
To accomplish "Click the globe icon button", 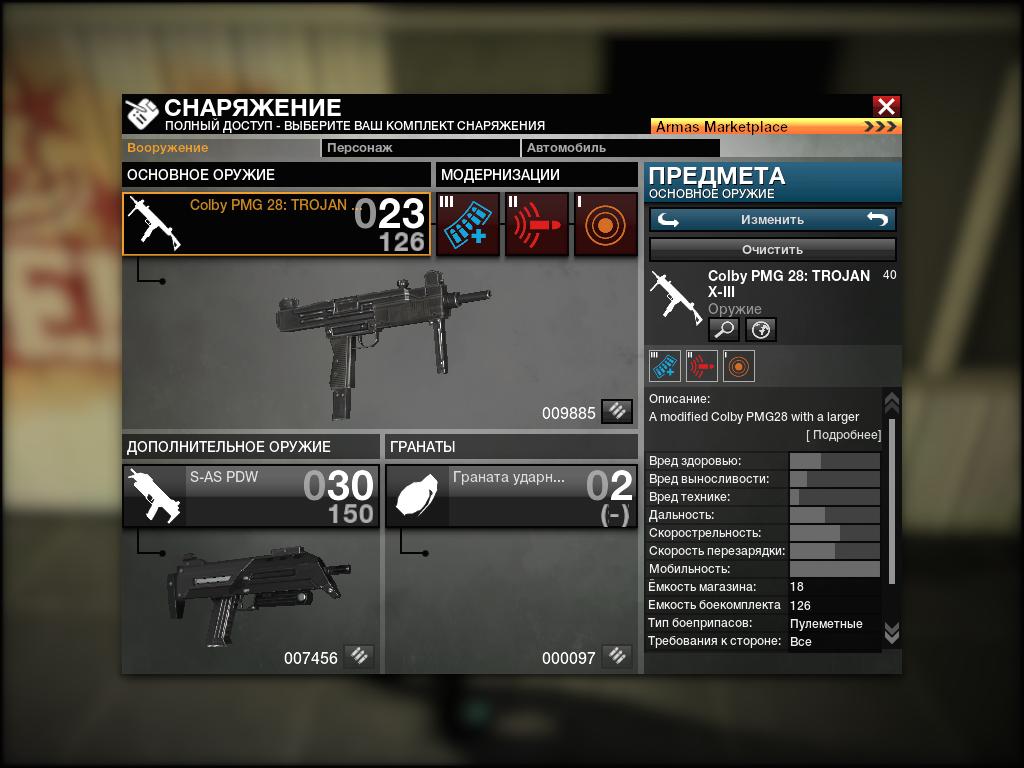I will point(761,329).
